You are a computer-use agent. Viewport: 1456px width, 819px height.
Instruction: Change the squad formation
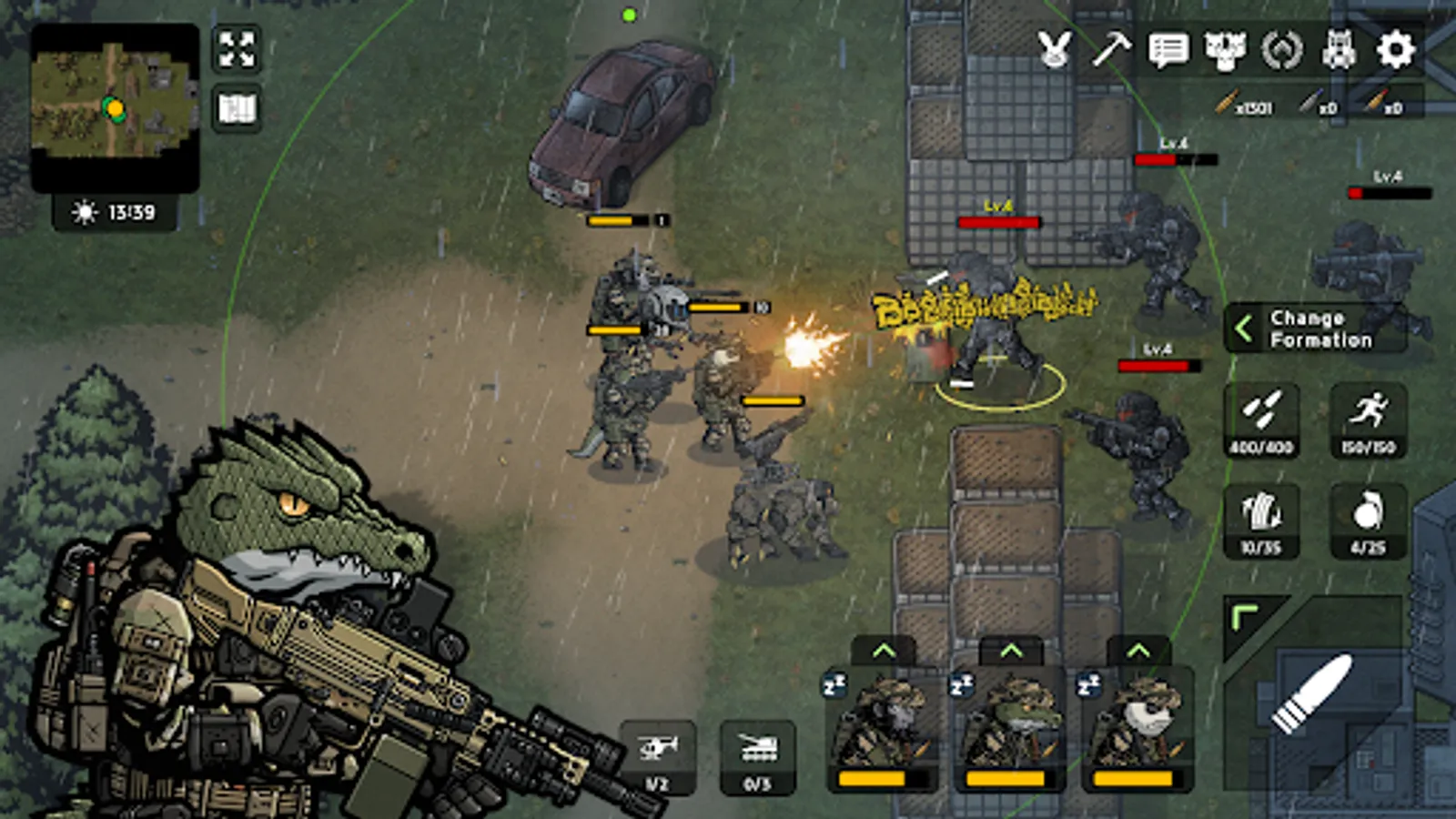pyautogui.click(x=1315, y=329)
